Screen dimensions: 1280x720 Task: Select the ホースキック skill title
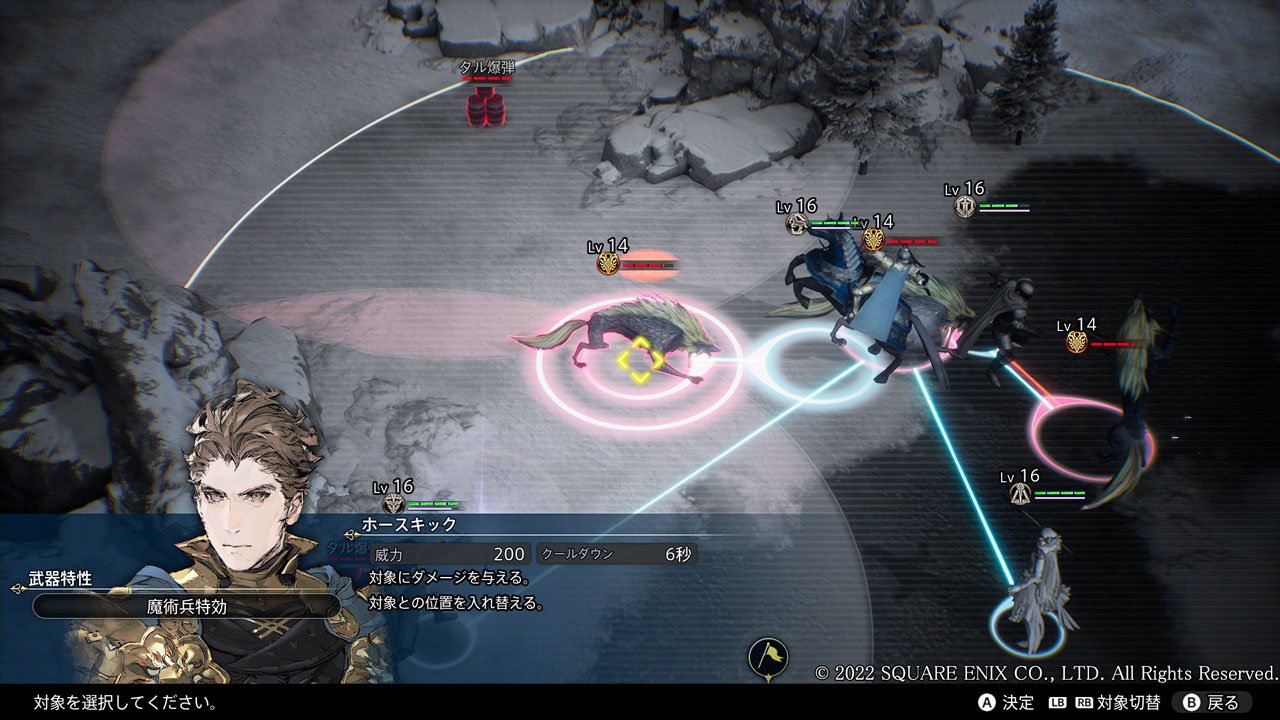coord(409,524)
